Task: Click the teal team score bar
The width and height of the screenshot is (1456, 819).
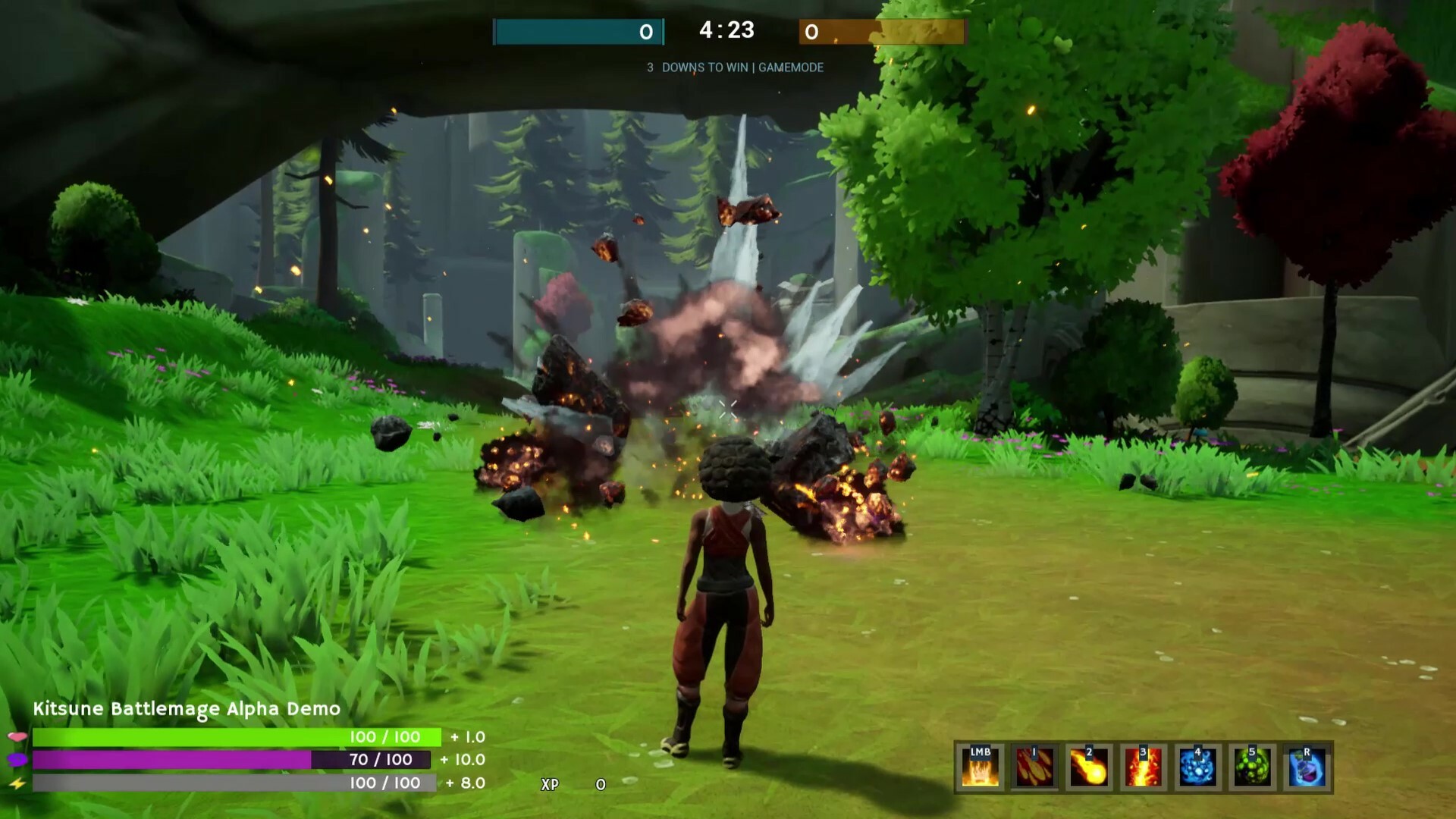Action: click(578, 33)
